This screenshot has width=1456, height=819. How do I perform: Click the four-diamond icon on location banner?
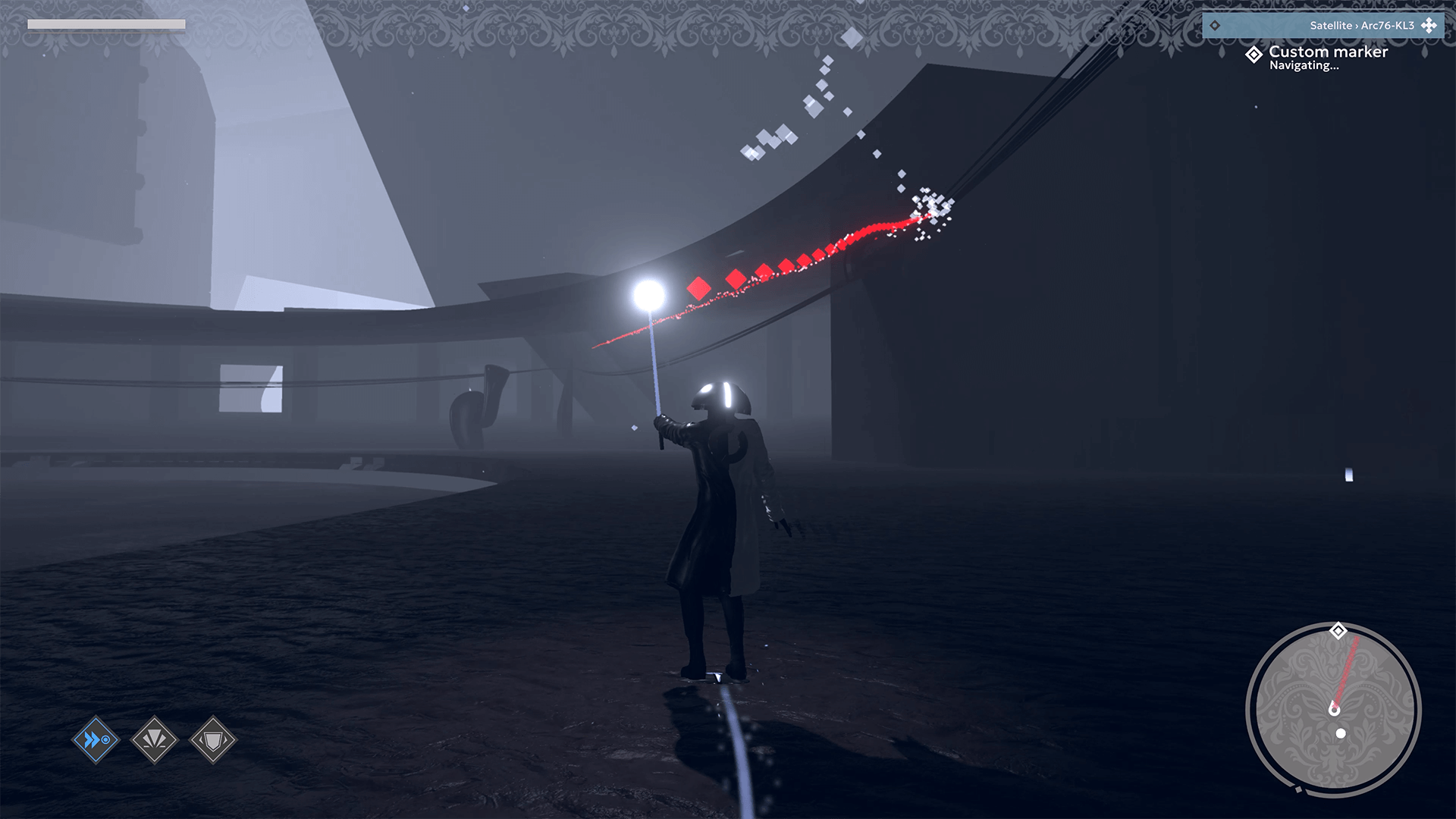point(1429,25)
